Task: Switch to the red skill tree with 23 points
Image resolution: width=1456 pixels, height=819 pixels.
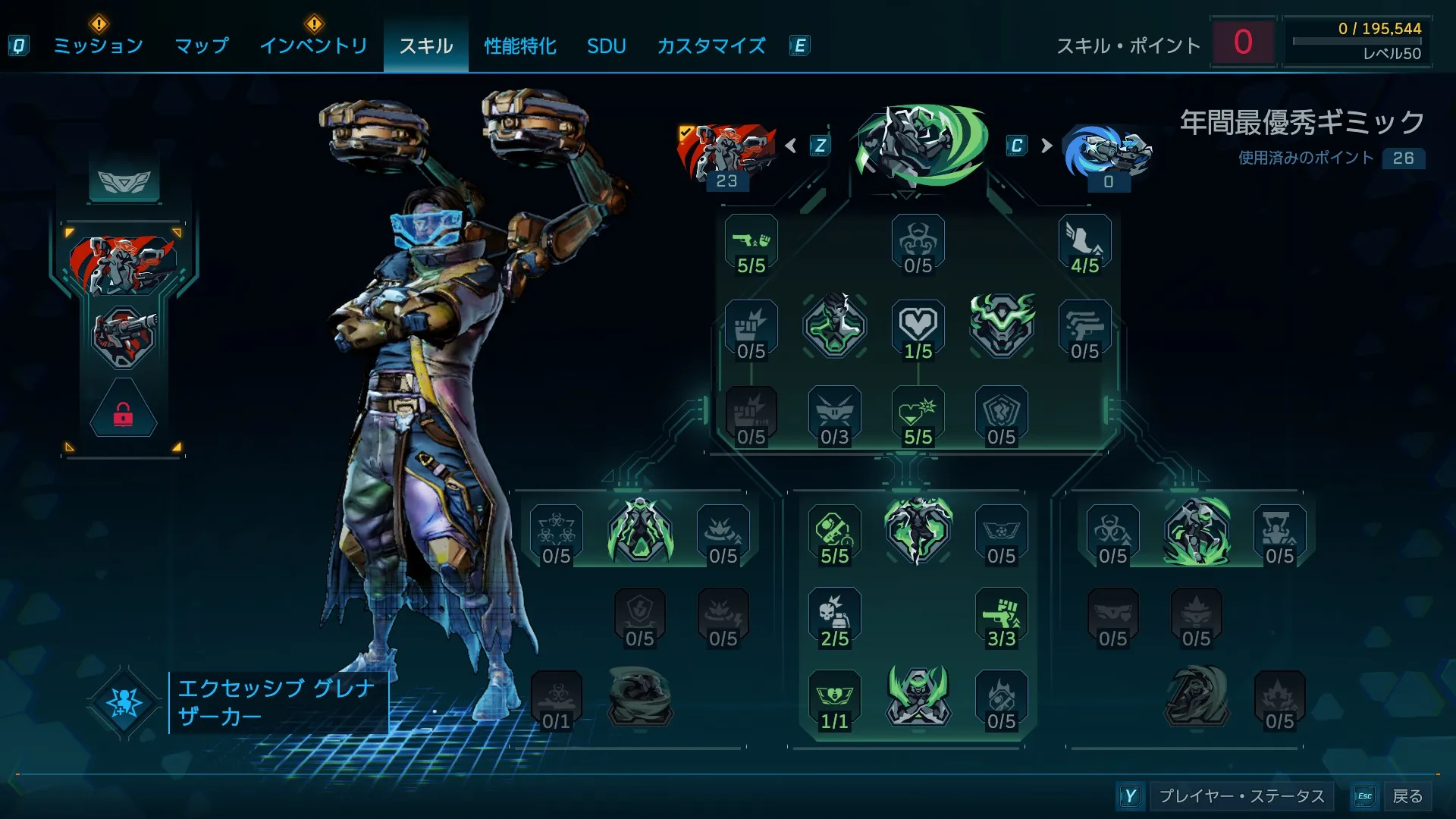Action: (x=726, y=154)
